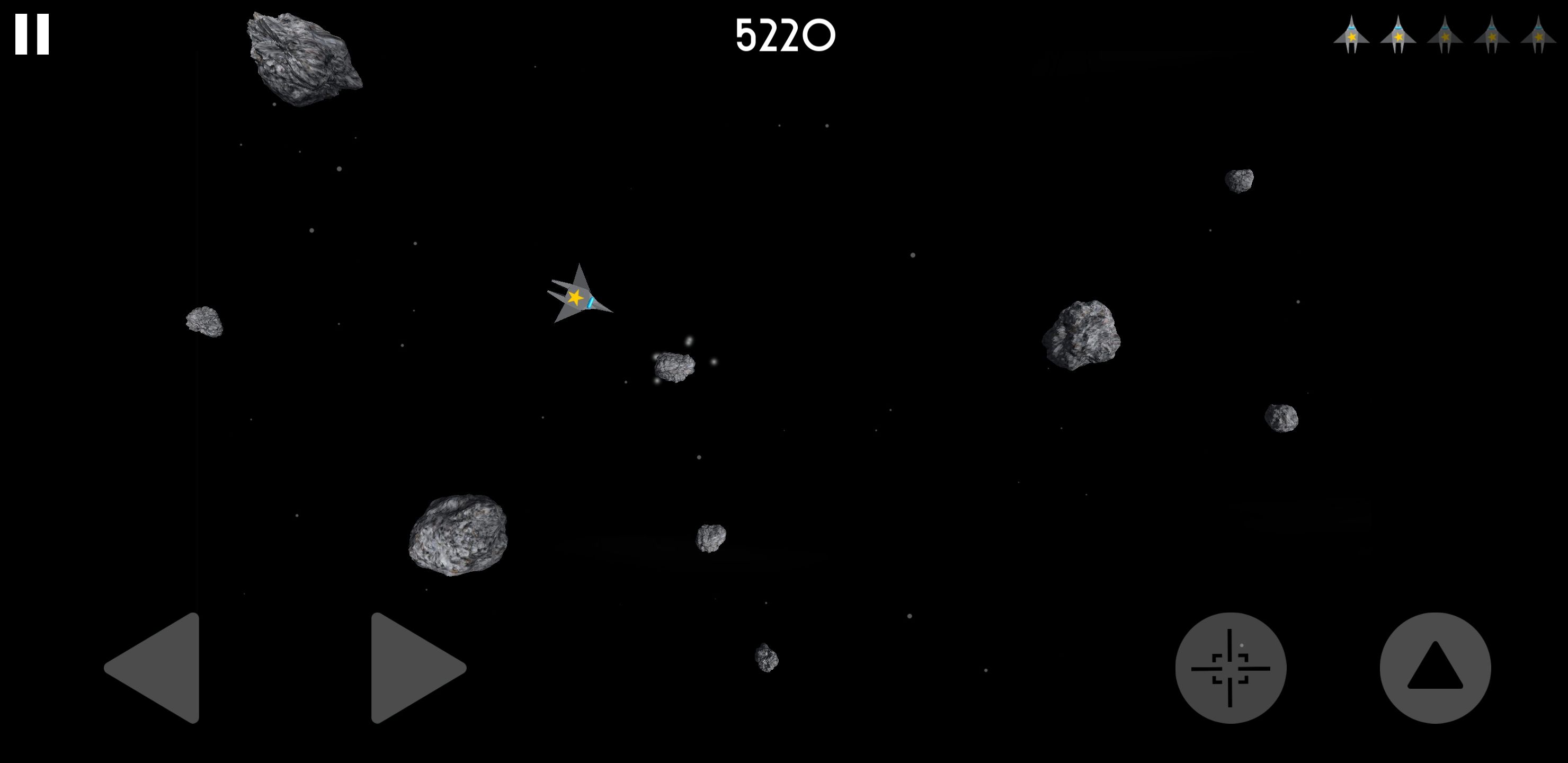Activate the thrust triangle button
This screenshot has width=1568, height=763.
pyautogui.click(x=1435, y=668)
